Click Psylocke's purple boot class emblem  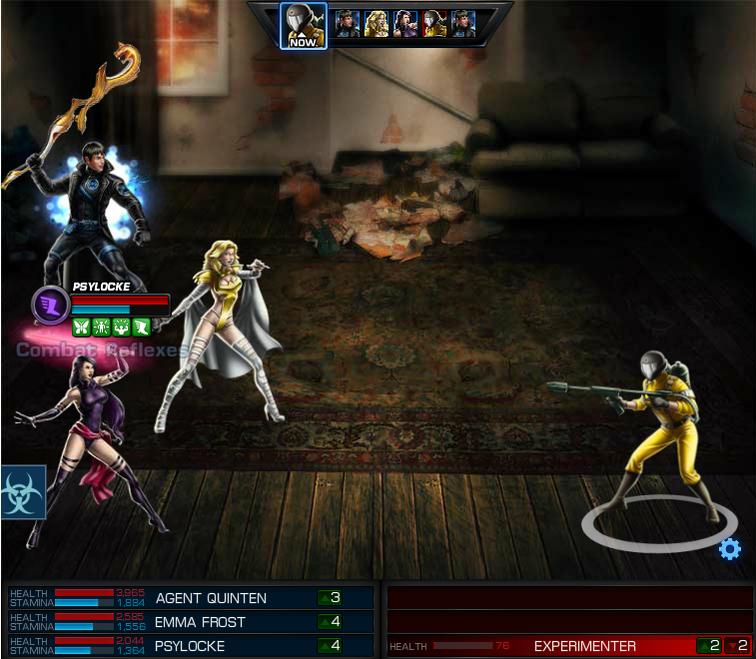50,304
